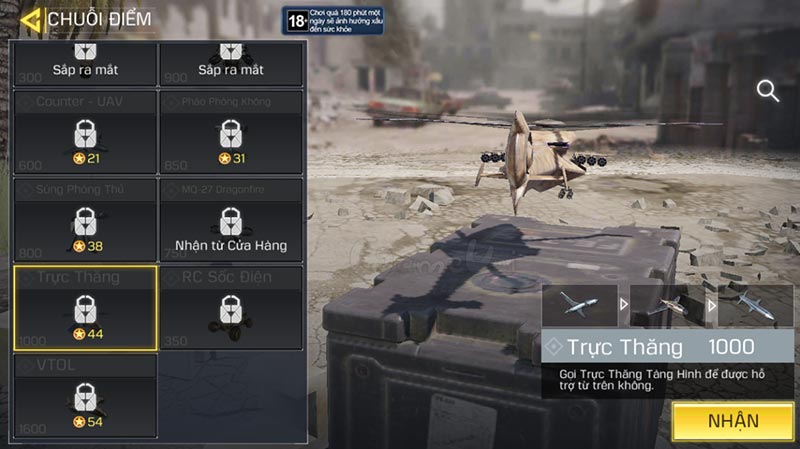Select the Counter-UAV scorestreak tile
The width and height of the screenshot is (800, 449).
tap(85, 131)
